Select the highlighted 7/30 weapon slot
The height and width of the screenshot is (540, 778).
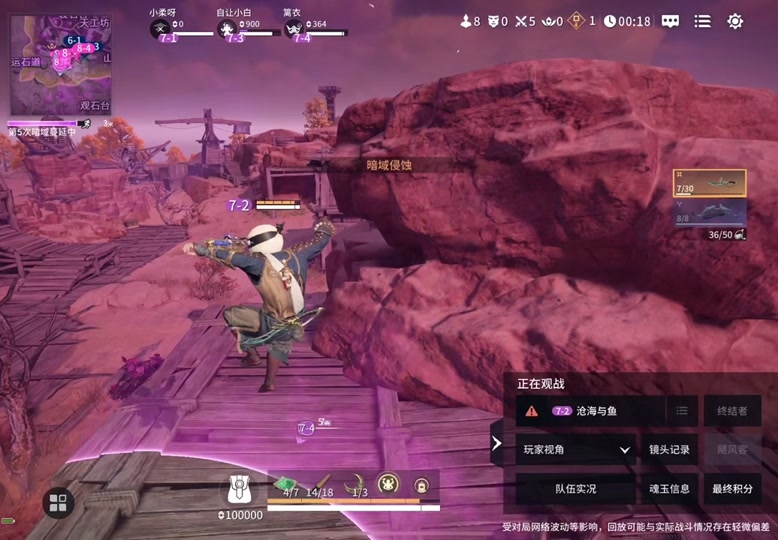710,182
